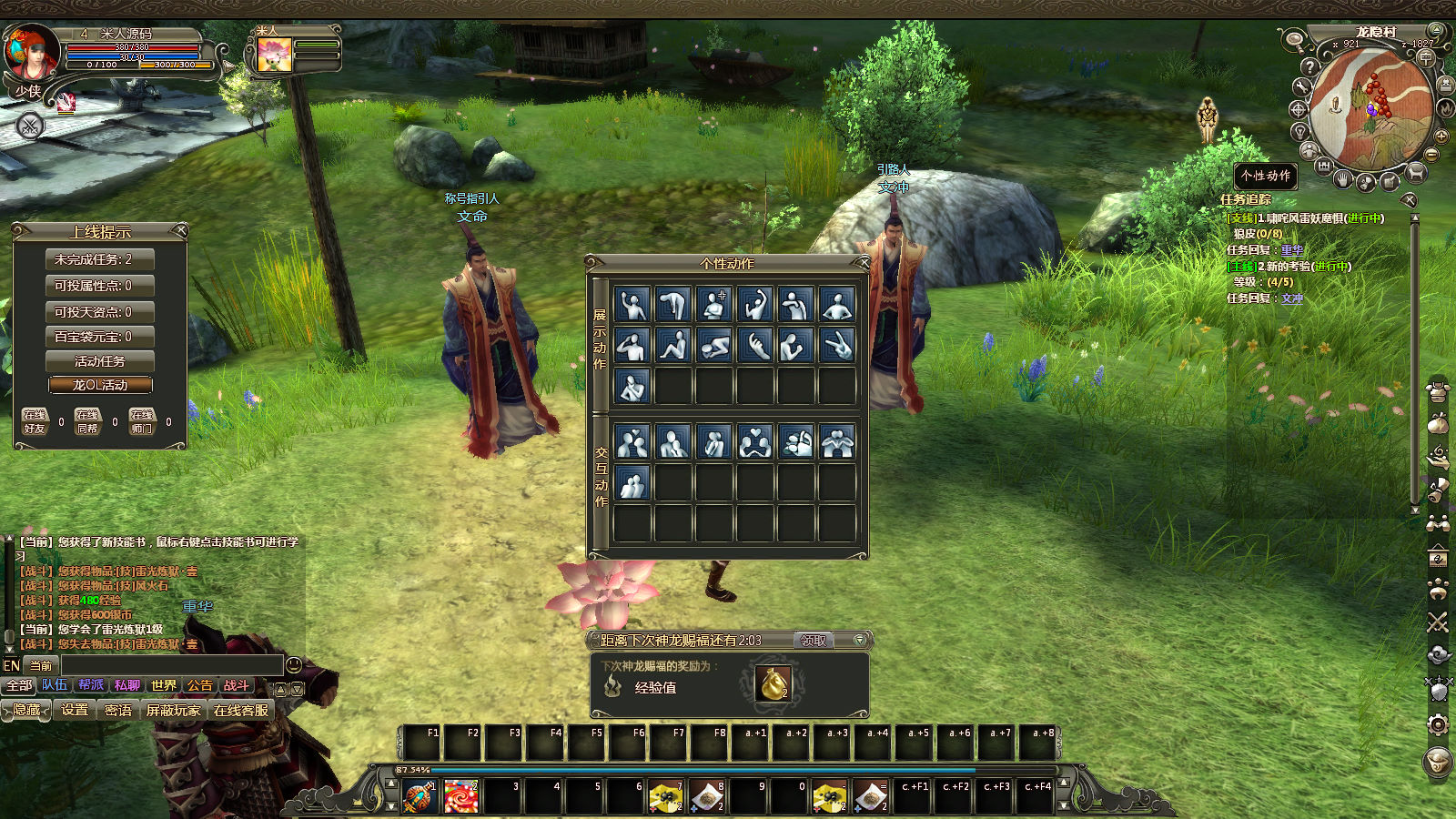Select the 可投属性点 attribute points button

tap(100, 286)
